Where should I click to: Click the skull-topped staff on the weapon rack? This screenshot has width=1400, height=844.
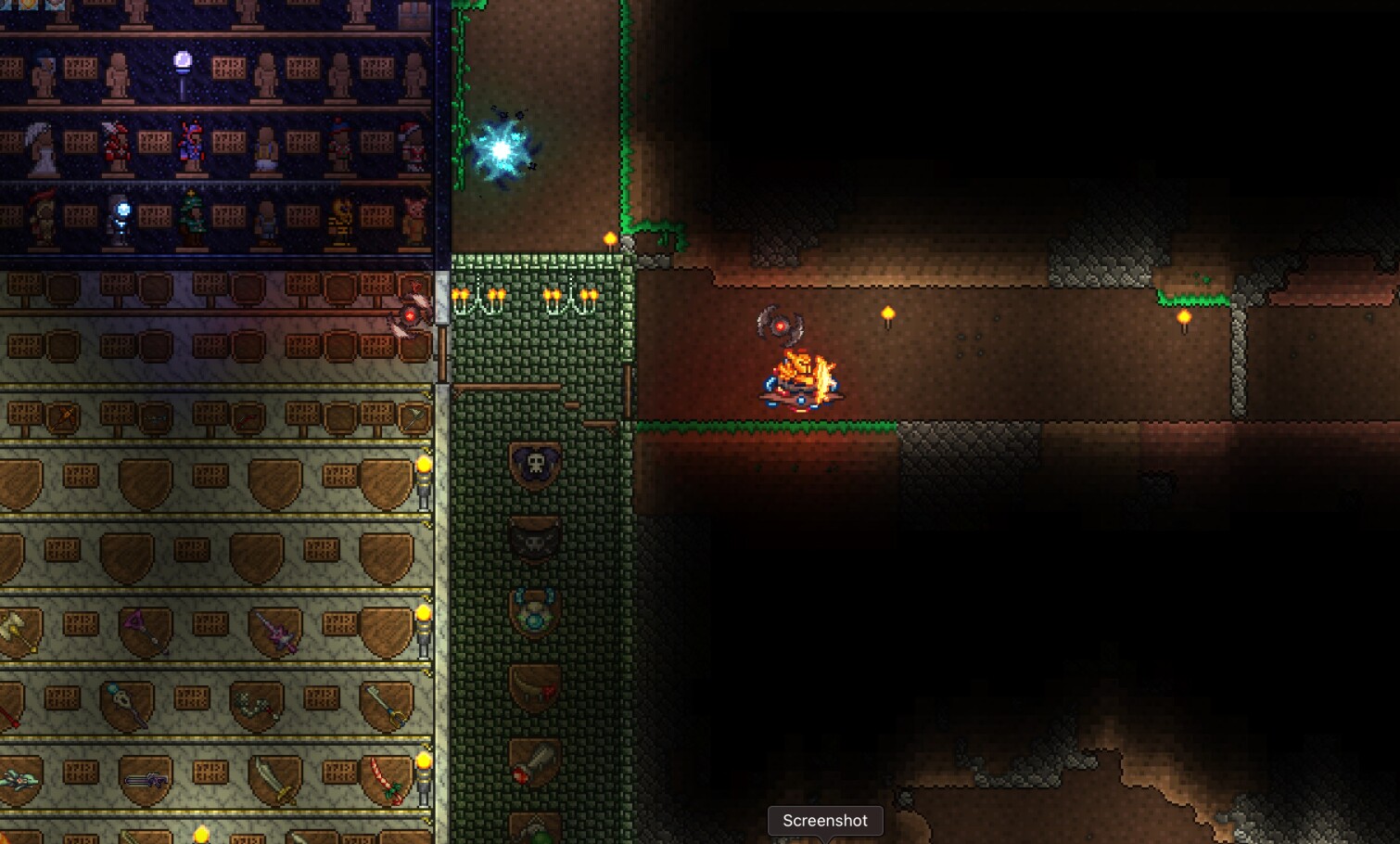click(x=124, y=702)
